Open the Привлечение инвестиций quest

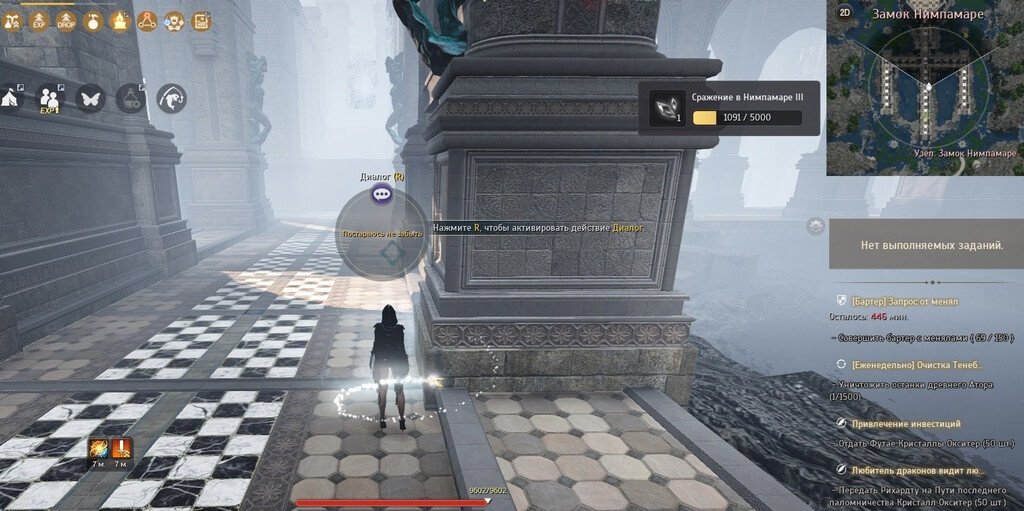pyautogui.click(x=905, y=424)
